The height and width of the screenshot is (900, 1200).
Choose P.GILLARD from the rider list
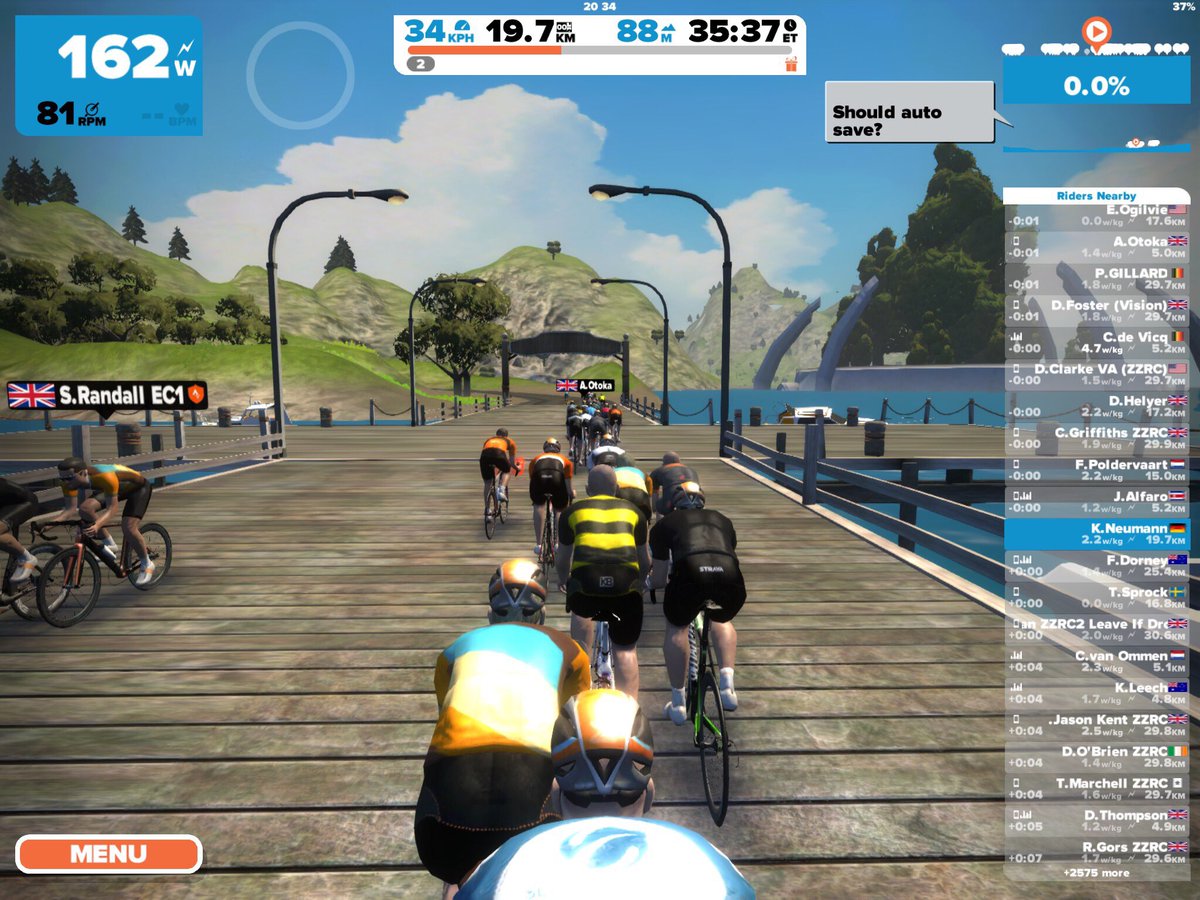(1096, 279)
